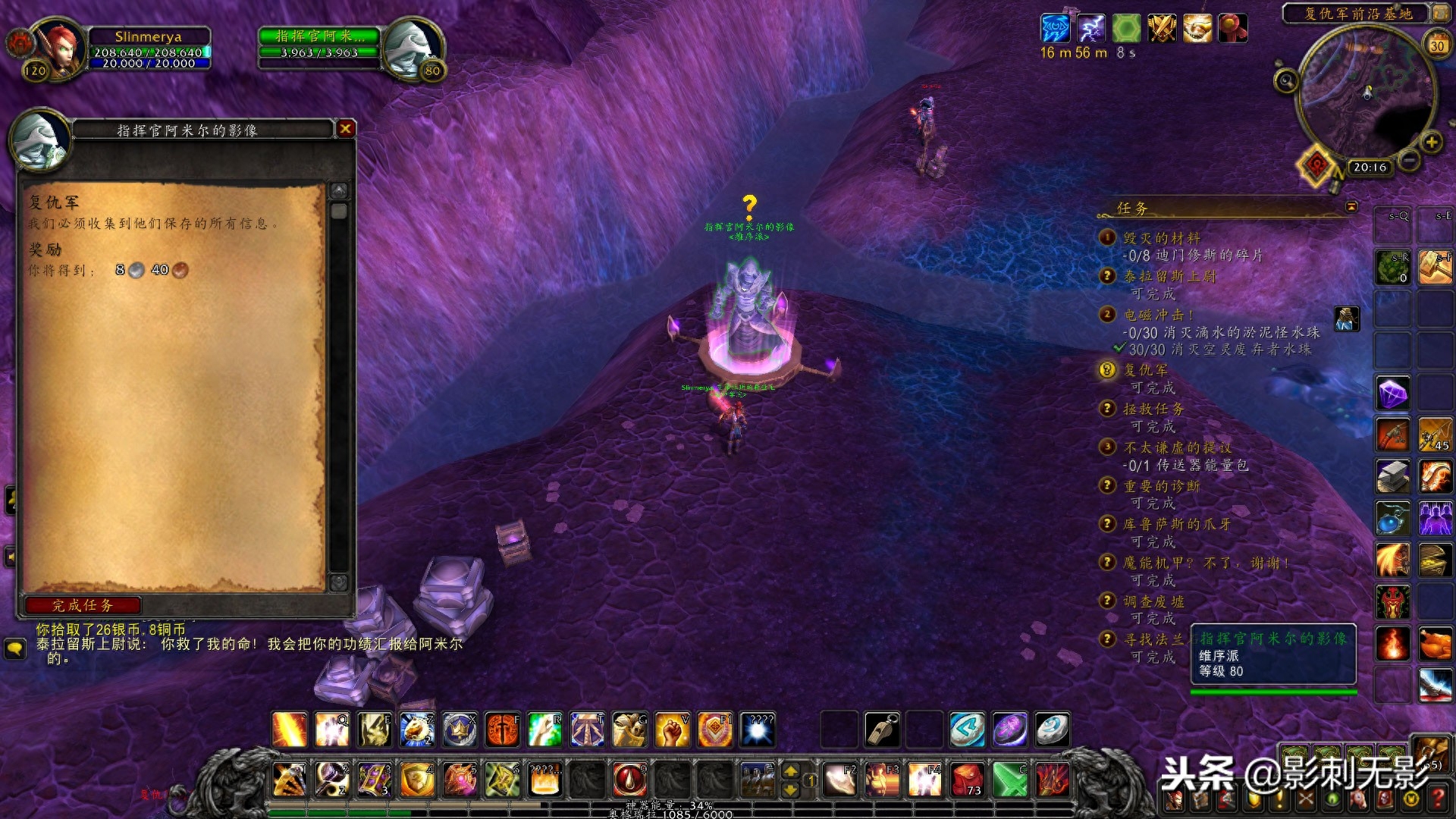The image size is (1456, 819).
Task: Select the 不太谦虚的提议 quest entry
Action: pyautogui.click(x=1177, y=447)
